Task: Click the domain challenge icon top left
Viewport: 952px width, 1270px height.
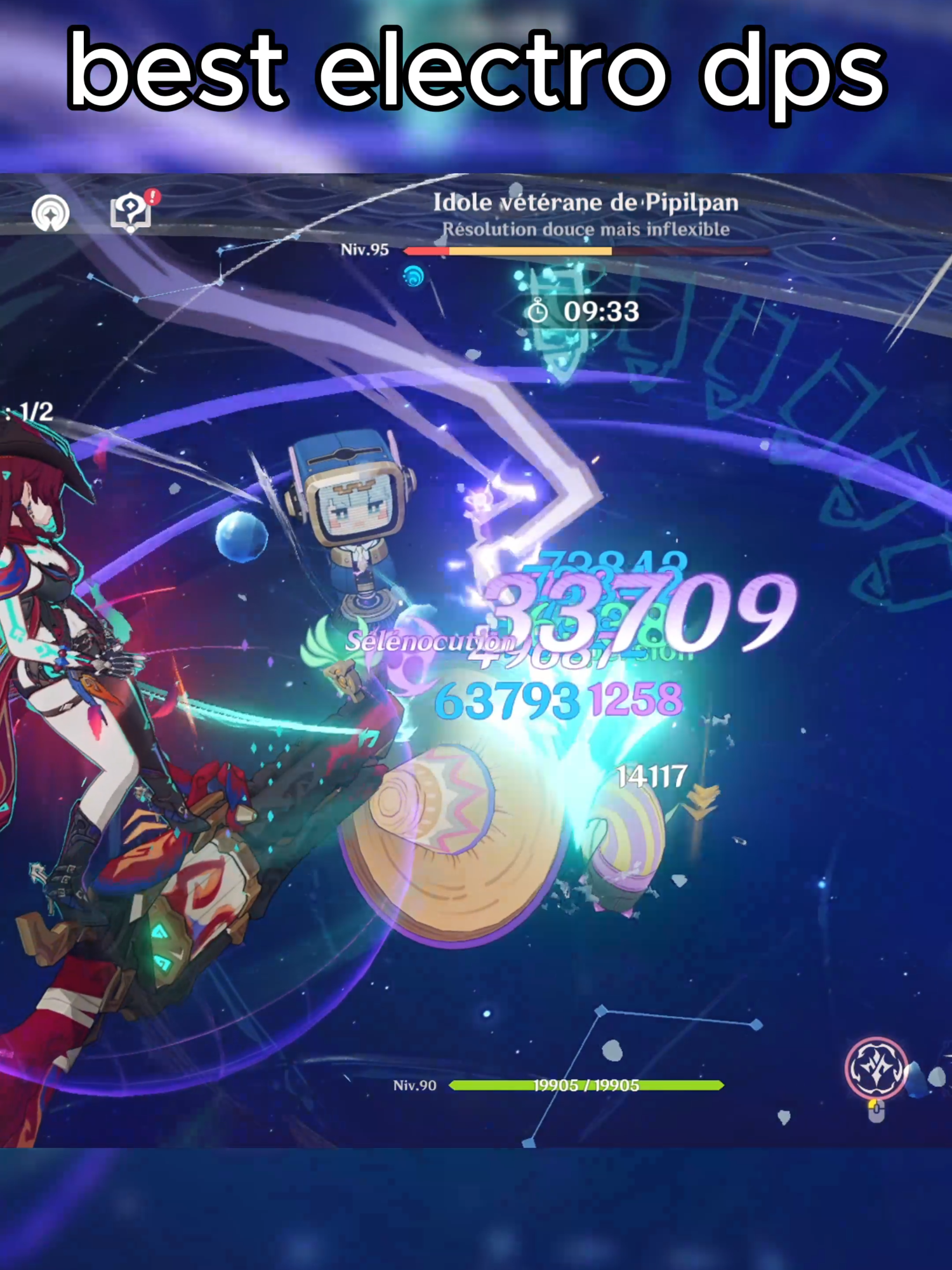Action: (x=51, y=213)
